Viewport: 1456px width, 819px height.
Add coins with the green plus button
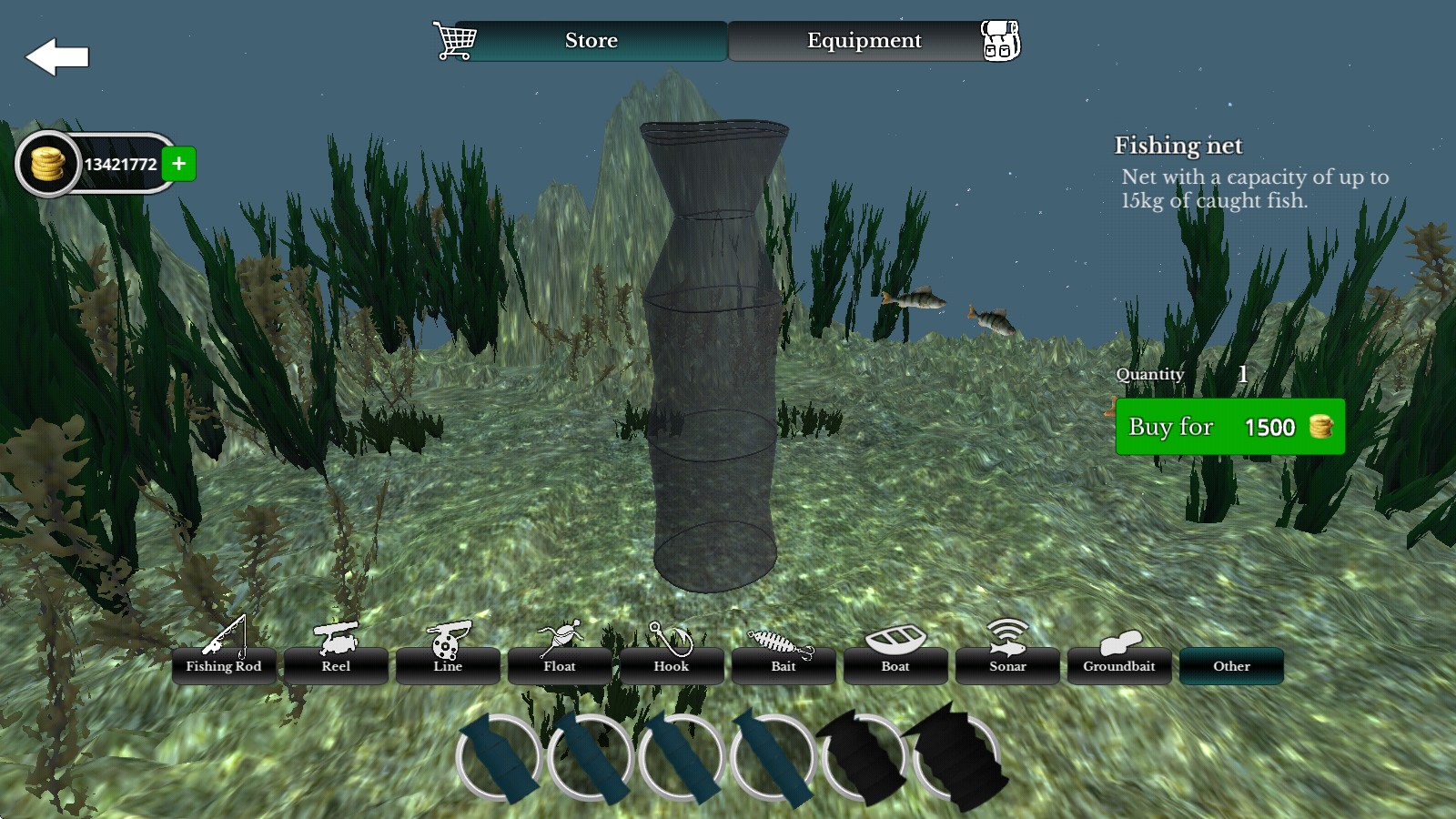179,164
